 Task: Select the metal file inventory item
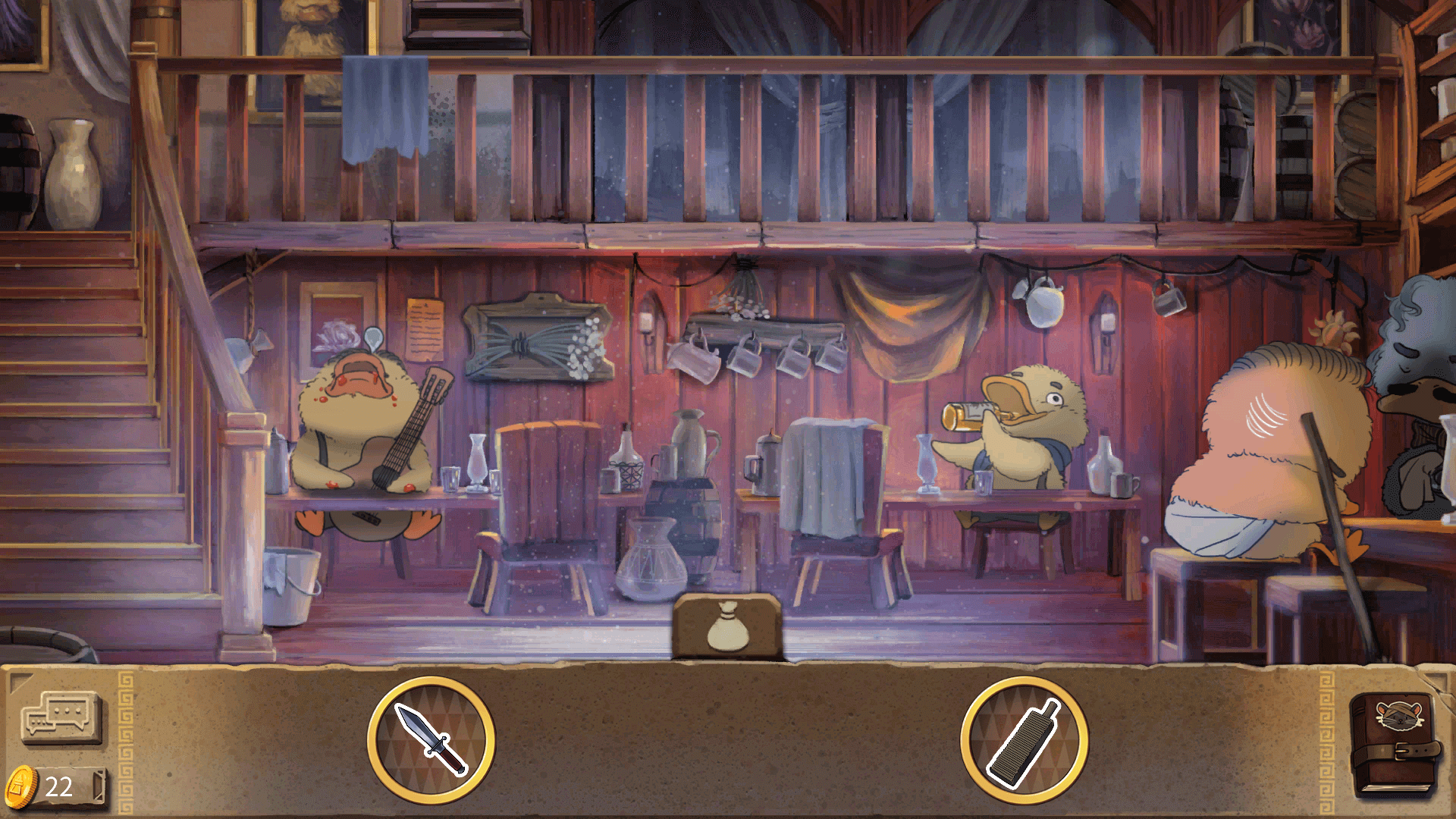coord(1024,739)
